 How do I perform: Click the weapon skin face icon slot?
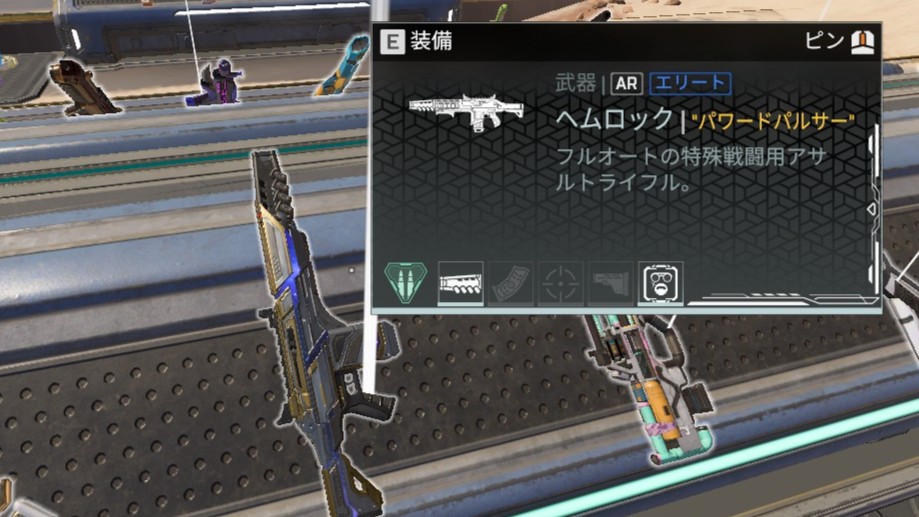[661, 283]
